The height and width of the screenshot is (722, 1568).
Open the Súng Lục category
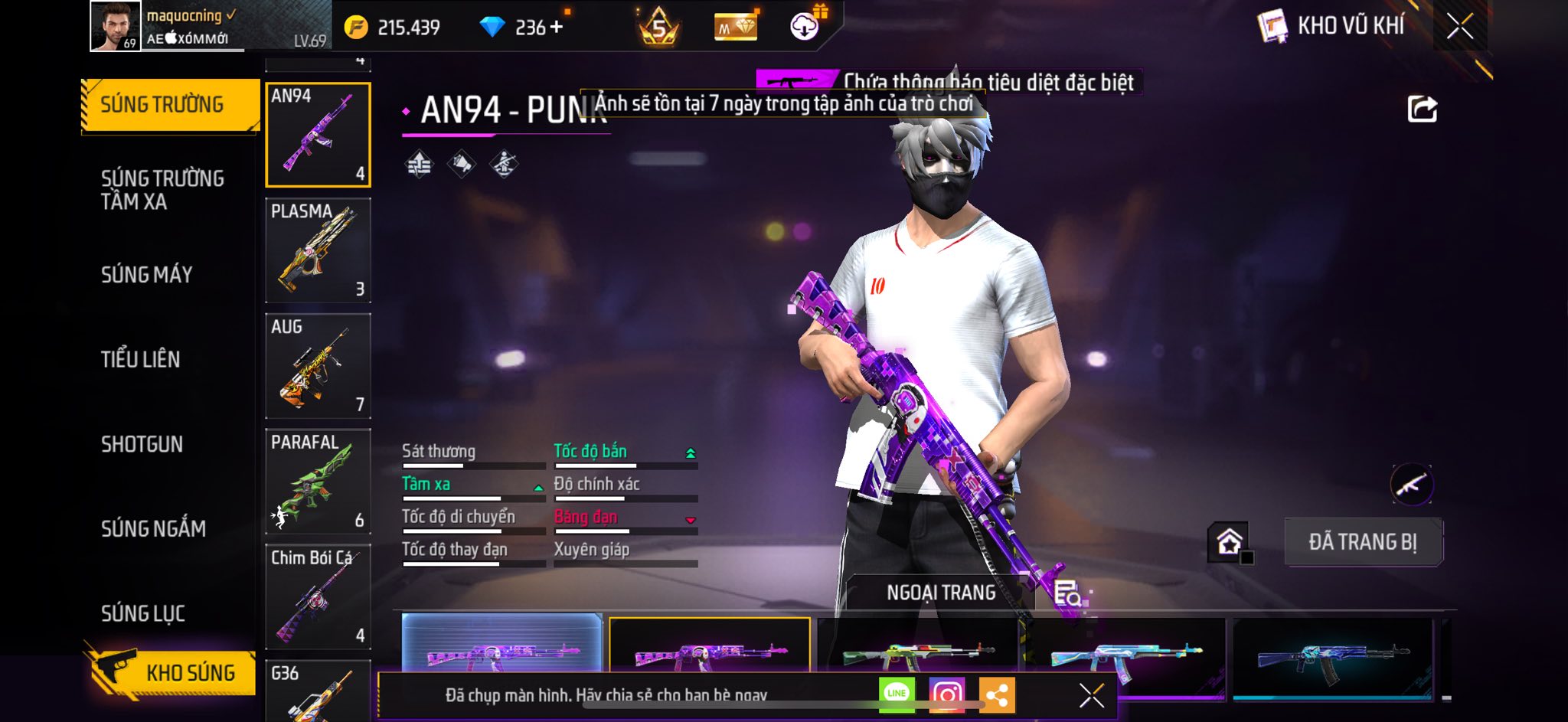143,613
